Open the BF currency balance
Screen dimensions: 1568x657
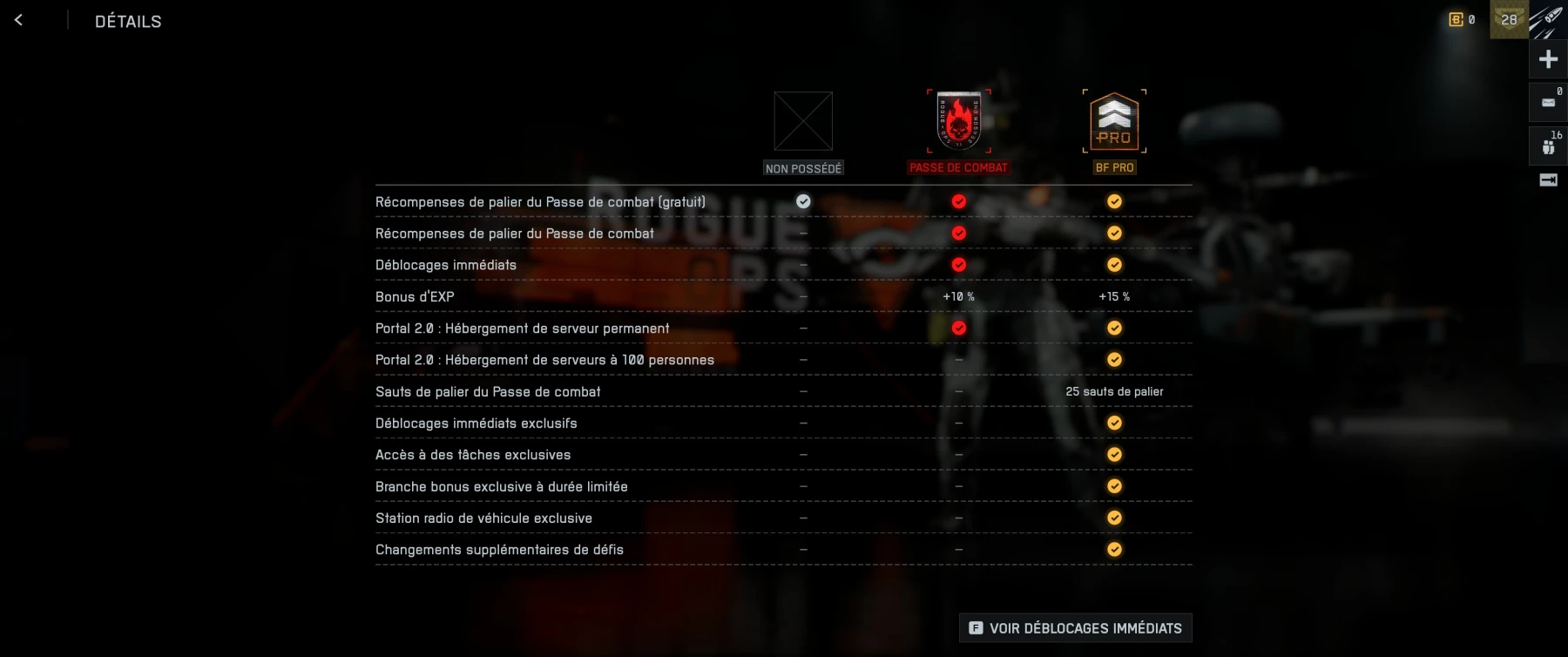(1462, 20)
